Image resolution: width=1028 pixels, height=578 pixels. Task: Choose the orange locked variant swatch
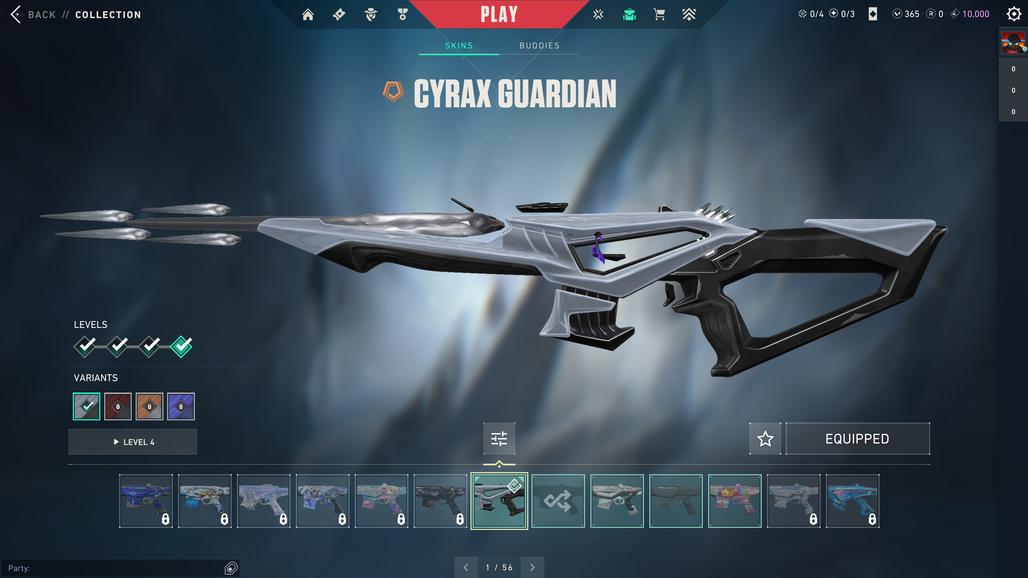click(149, 407)
